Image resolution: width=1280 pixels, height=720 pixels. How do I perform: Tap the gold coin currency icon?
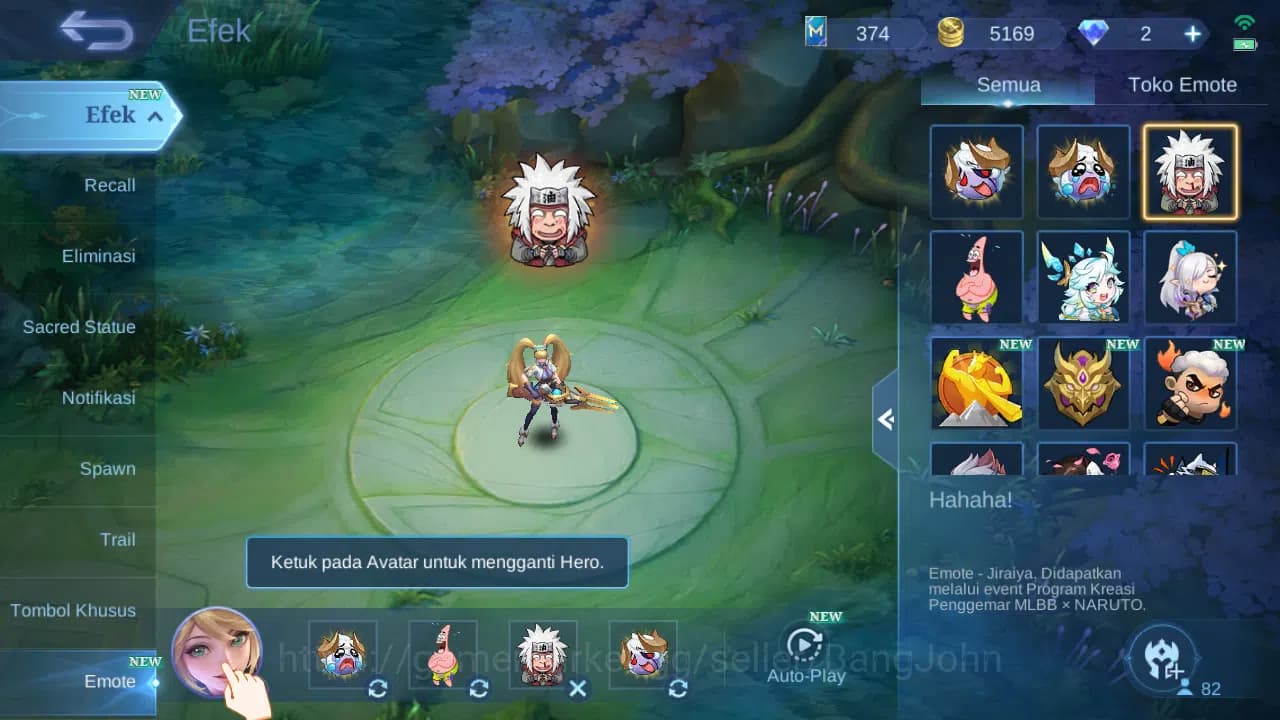click(951, 33)
